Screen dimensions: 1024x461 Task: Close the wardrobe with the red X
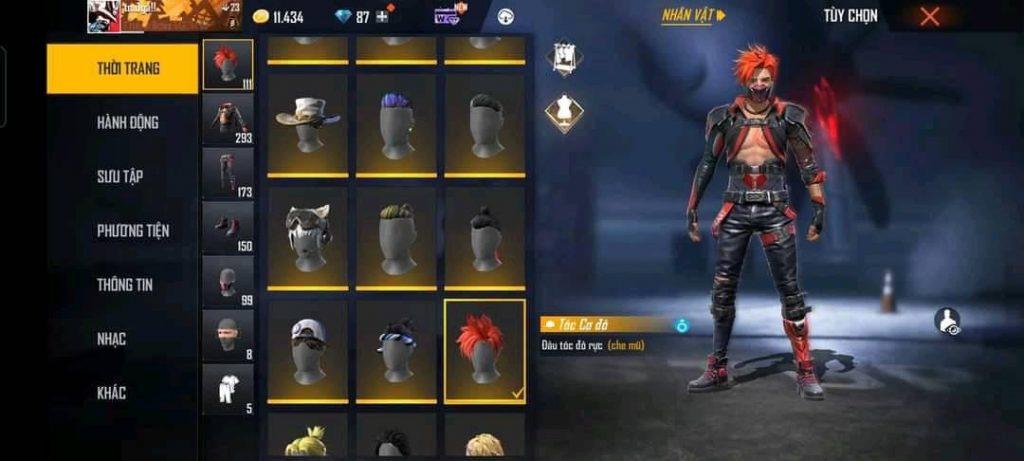[x=930, y=16]
